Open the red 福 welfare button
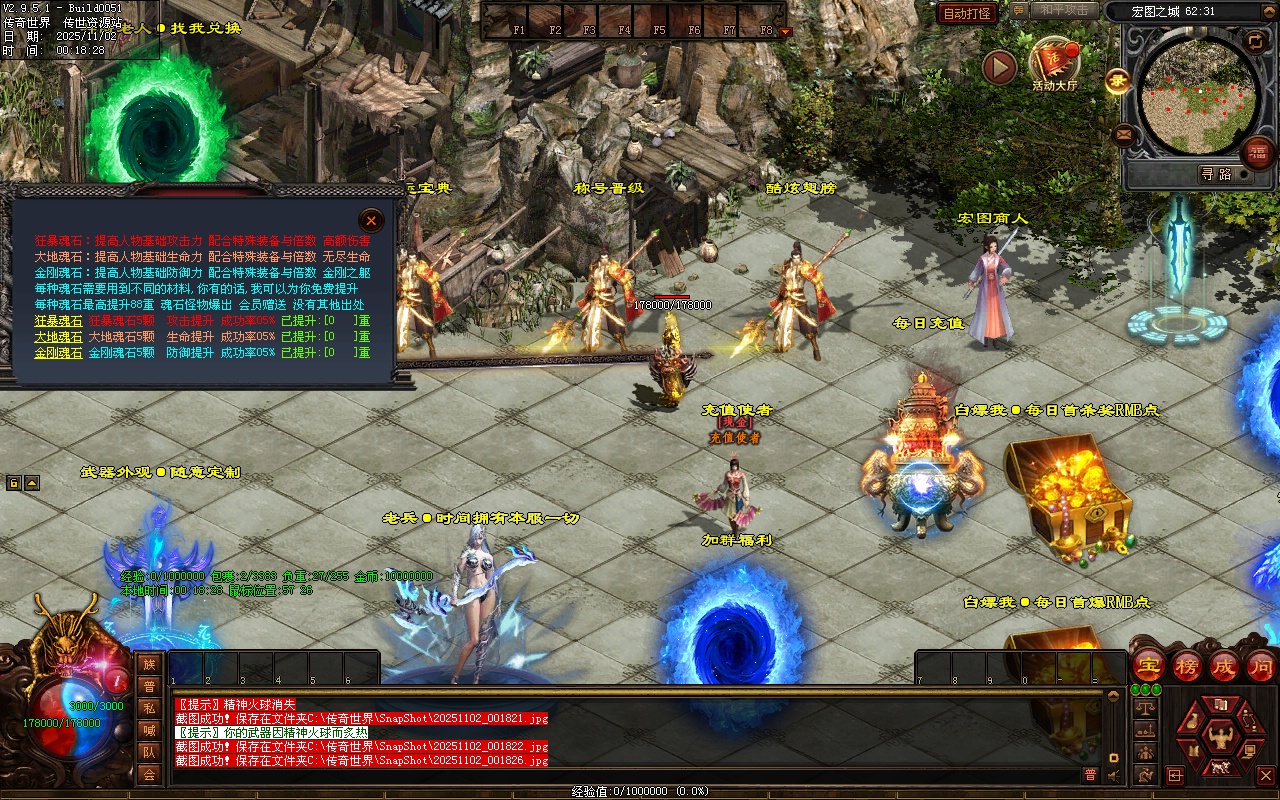Screen dimensions: 1280x800 coord(1258,152)
